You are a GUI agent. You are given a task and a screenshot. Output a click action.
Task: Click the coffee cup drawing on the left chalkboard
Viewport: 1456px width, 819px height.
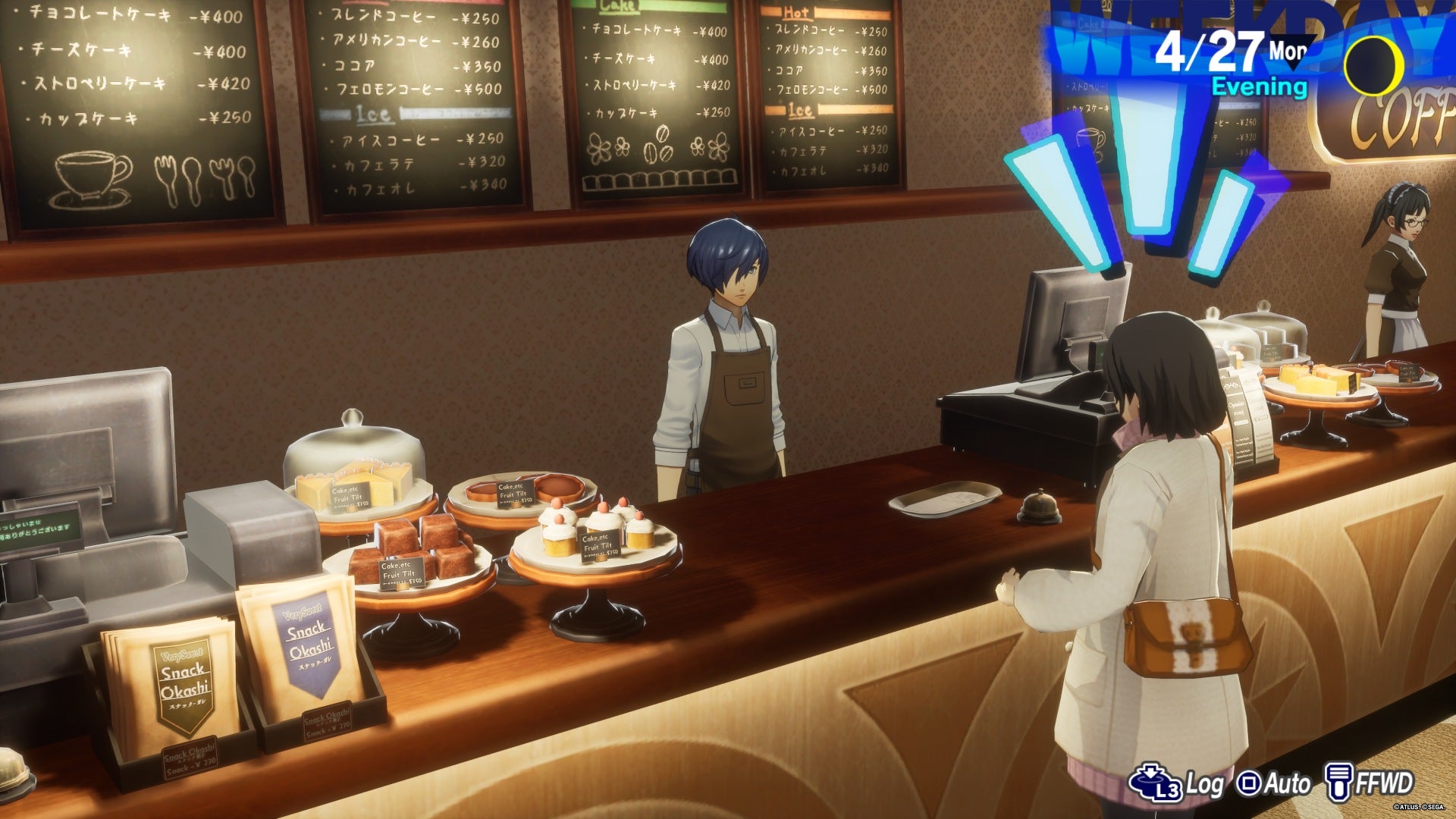tap(89, 174)
